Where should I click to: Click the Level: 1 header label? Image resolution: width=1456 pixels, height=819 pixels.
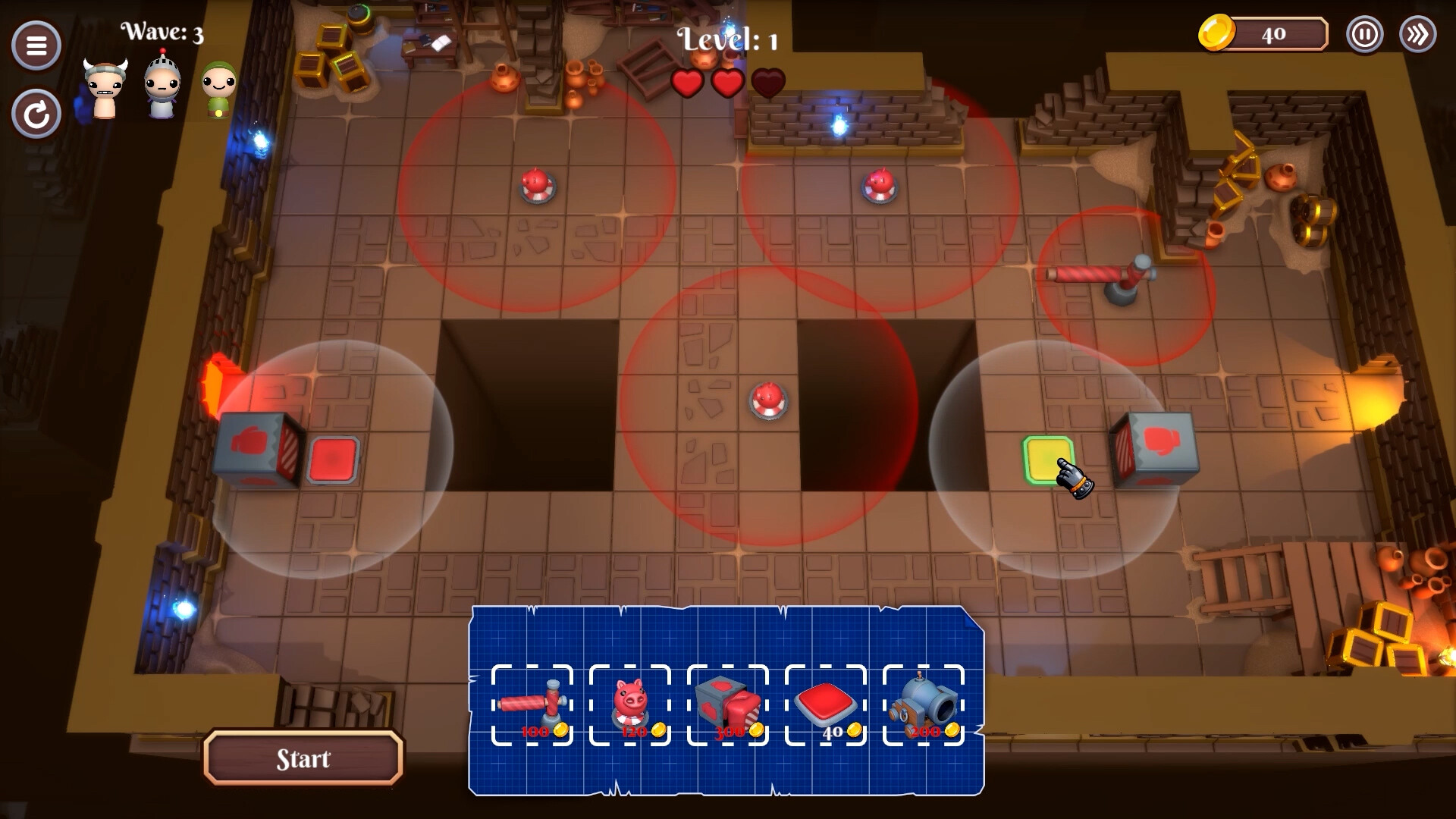pos(726,39)
